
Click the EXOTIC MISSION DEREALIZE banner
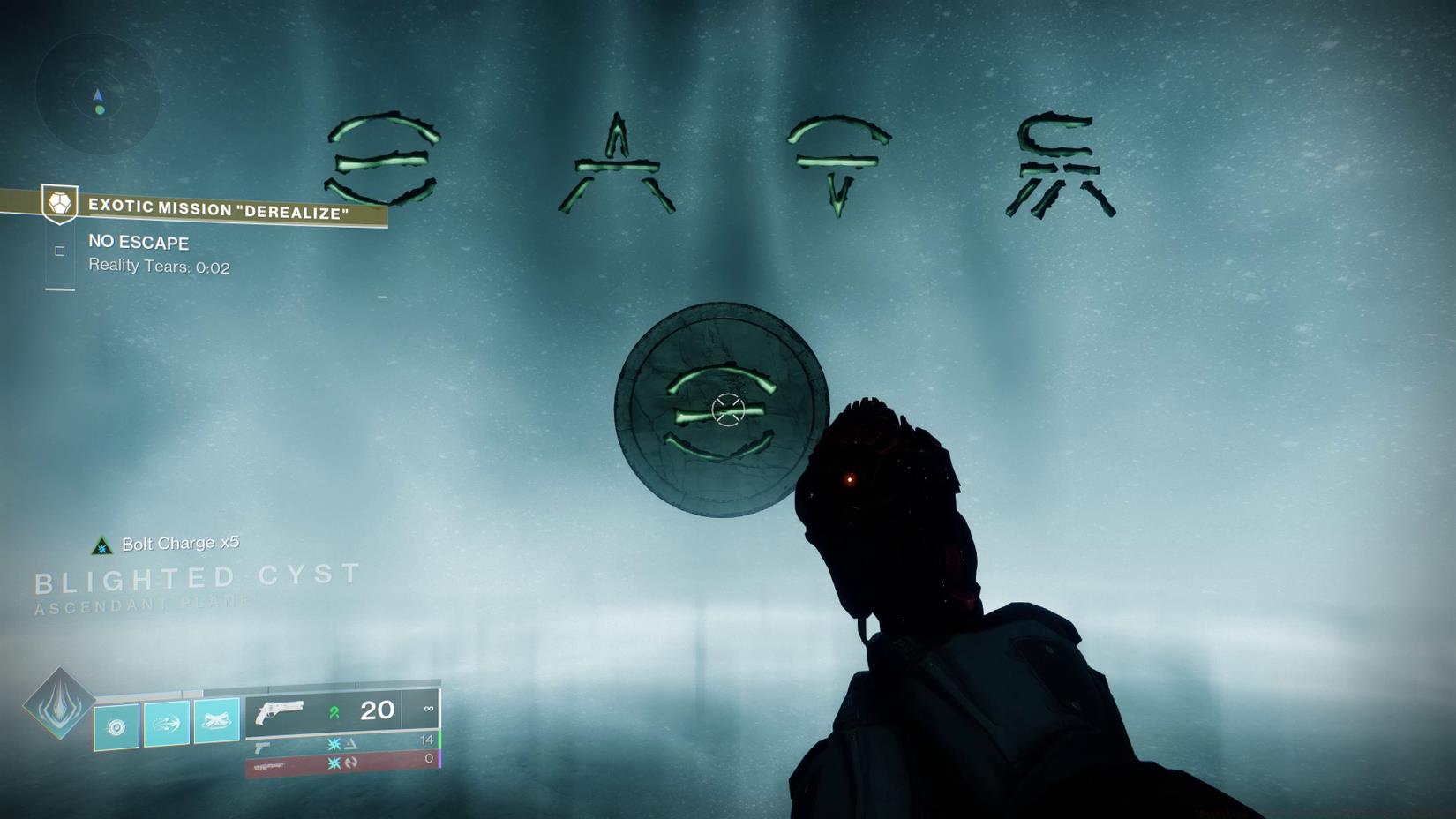click(216, 210)
